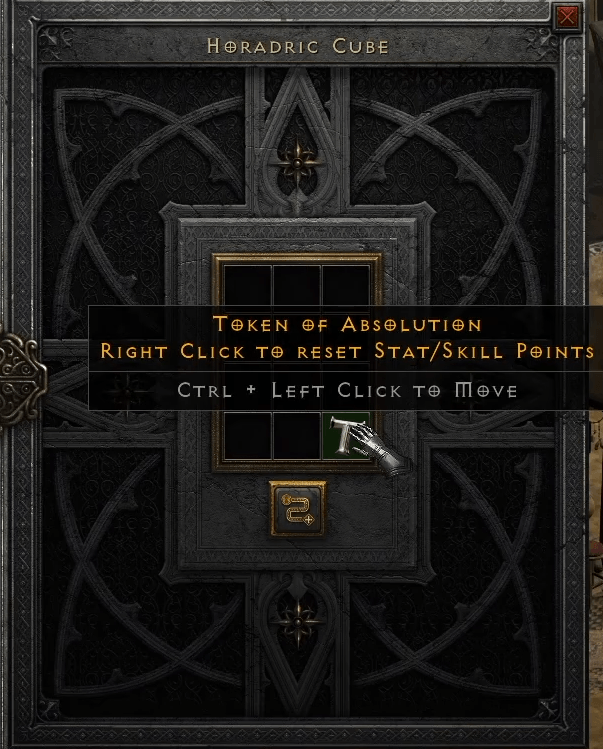This screenshot has height=749, width=603.
Task: Close the Horadric Cube window
Action: (568, 17)
